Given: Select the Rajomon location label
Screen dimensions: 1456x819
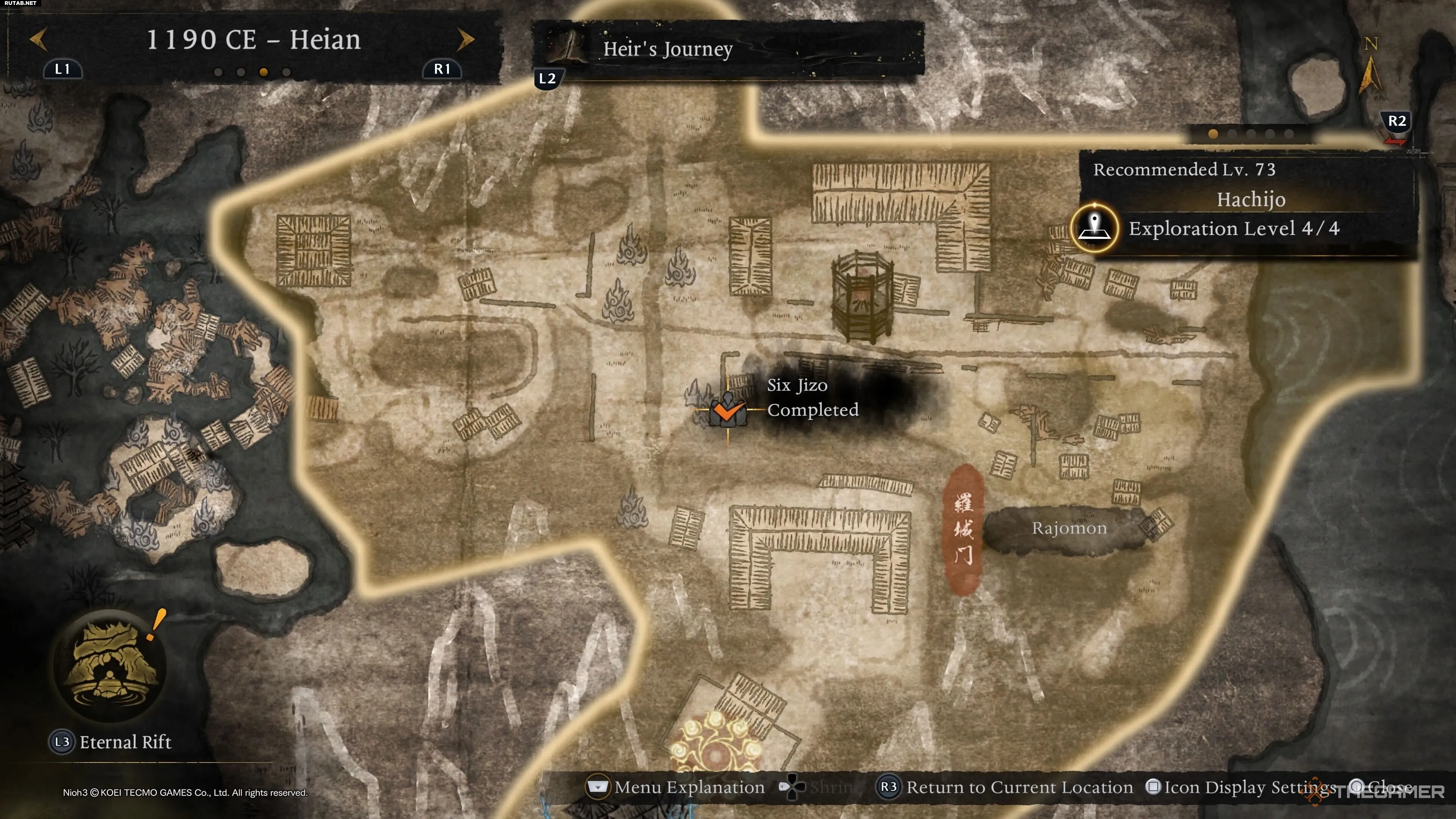Looking at the screenshot, I should [x=1068, y=529].
